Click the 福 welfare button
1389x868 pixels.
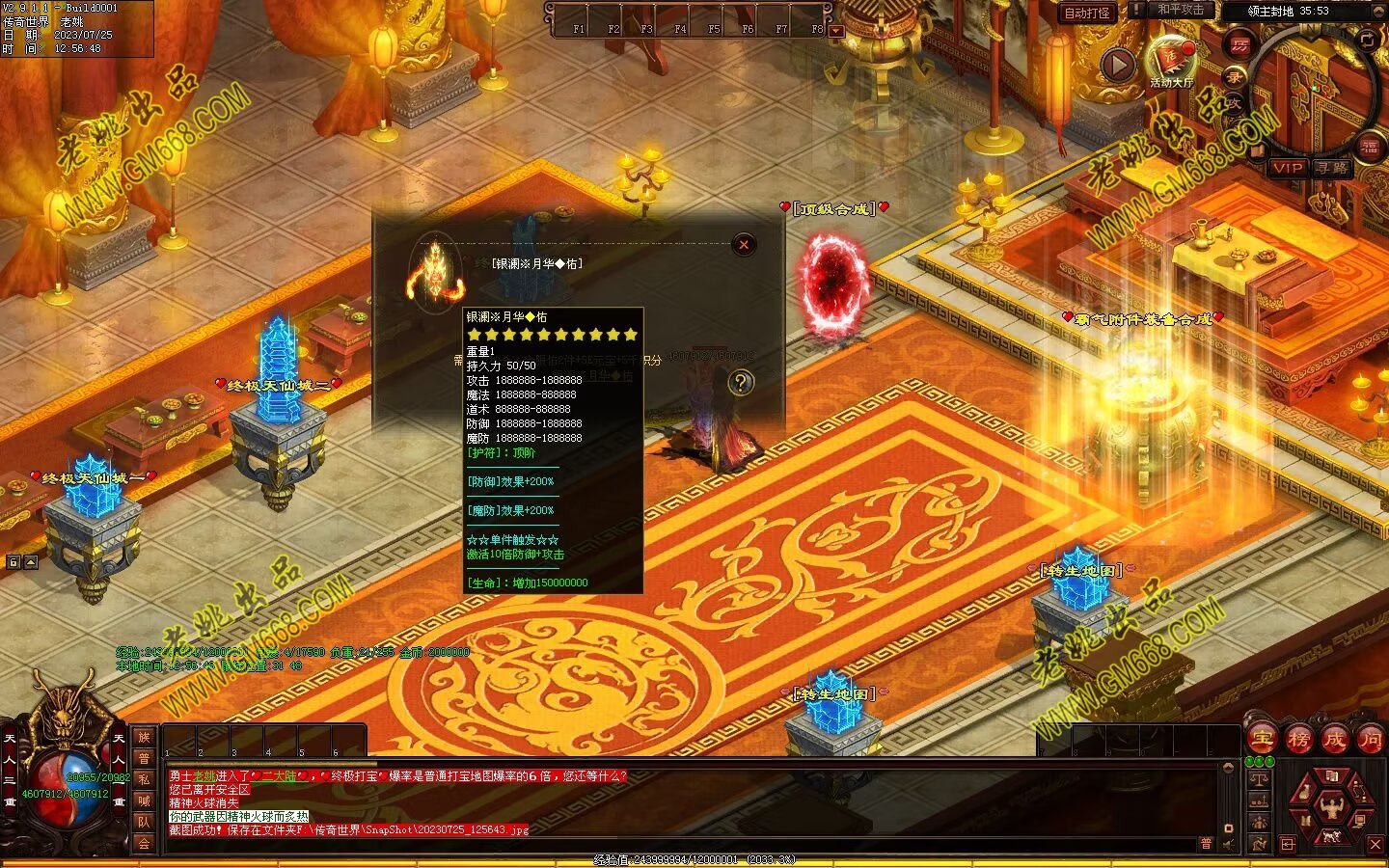click(1370, 147)
